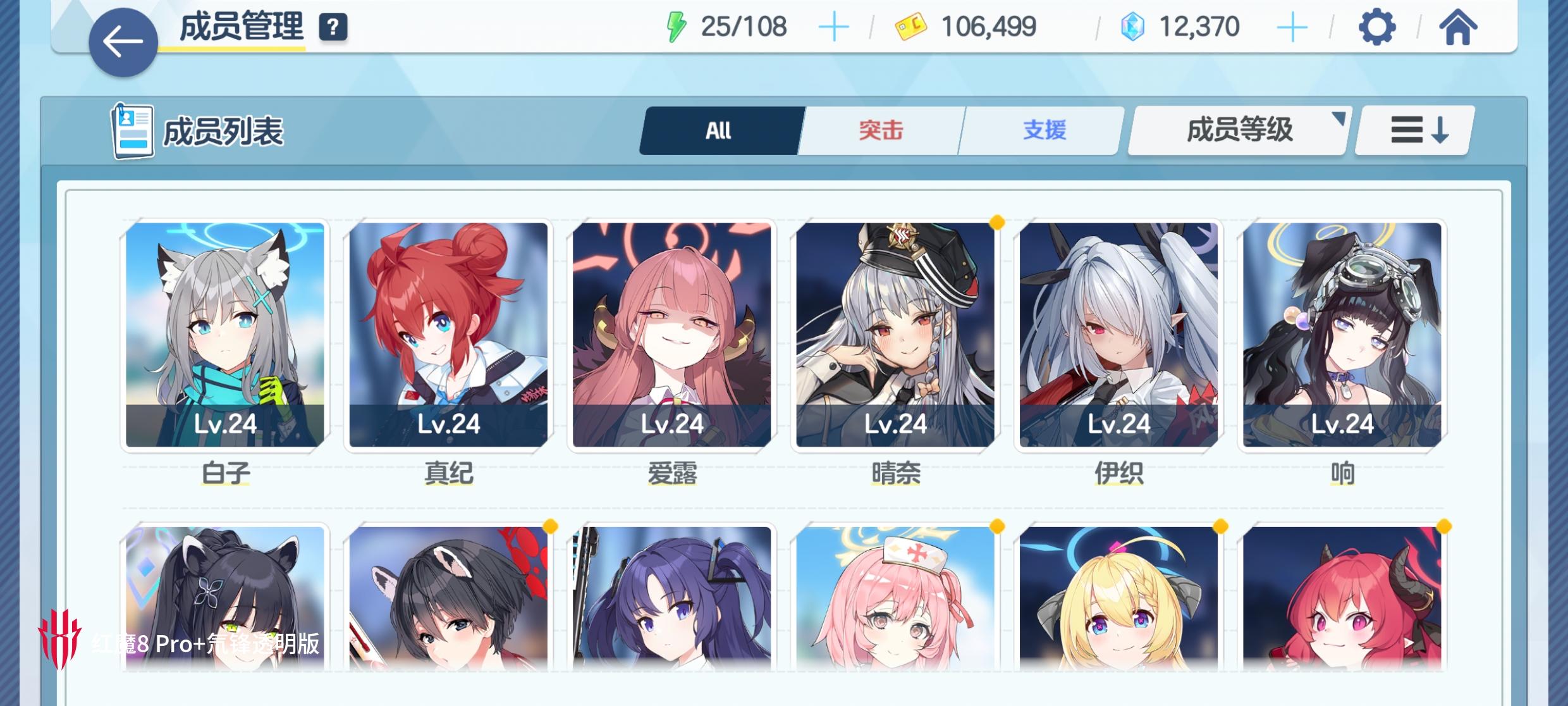Switch to the 突击 tab
This screenshot has width=1568, height=706.
click(x=880, y=130)
